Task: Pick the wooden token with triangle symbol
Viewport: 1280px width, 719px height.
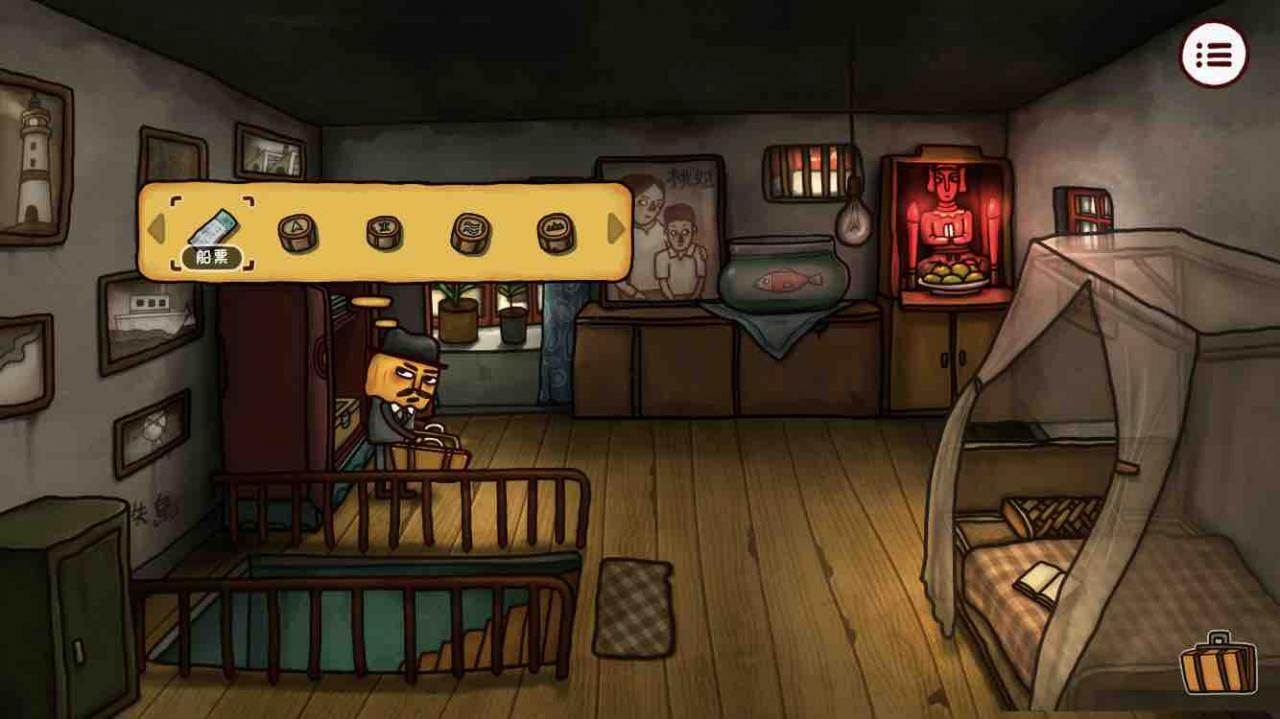Action: coord(297,232)
